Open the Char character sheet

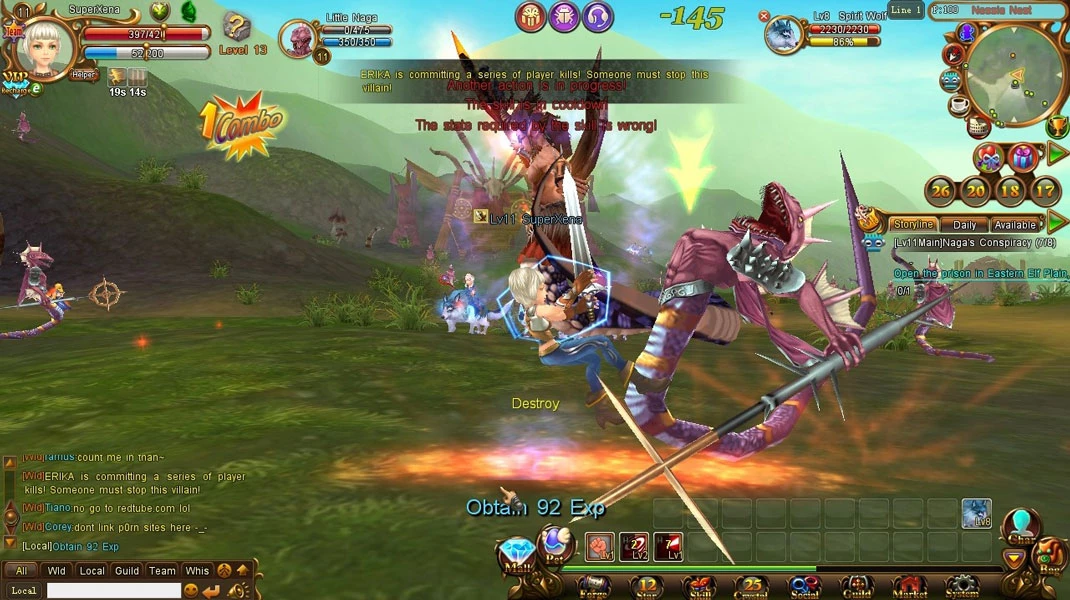click(1021, 527)
